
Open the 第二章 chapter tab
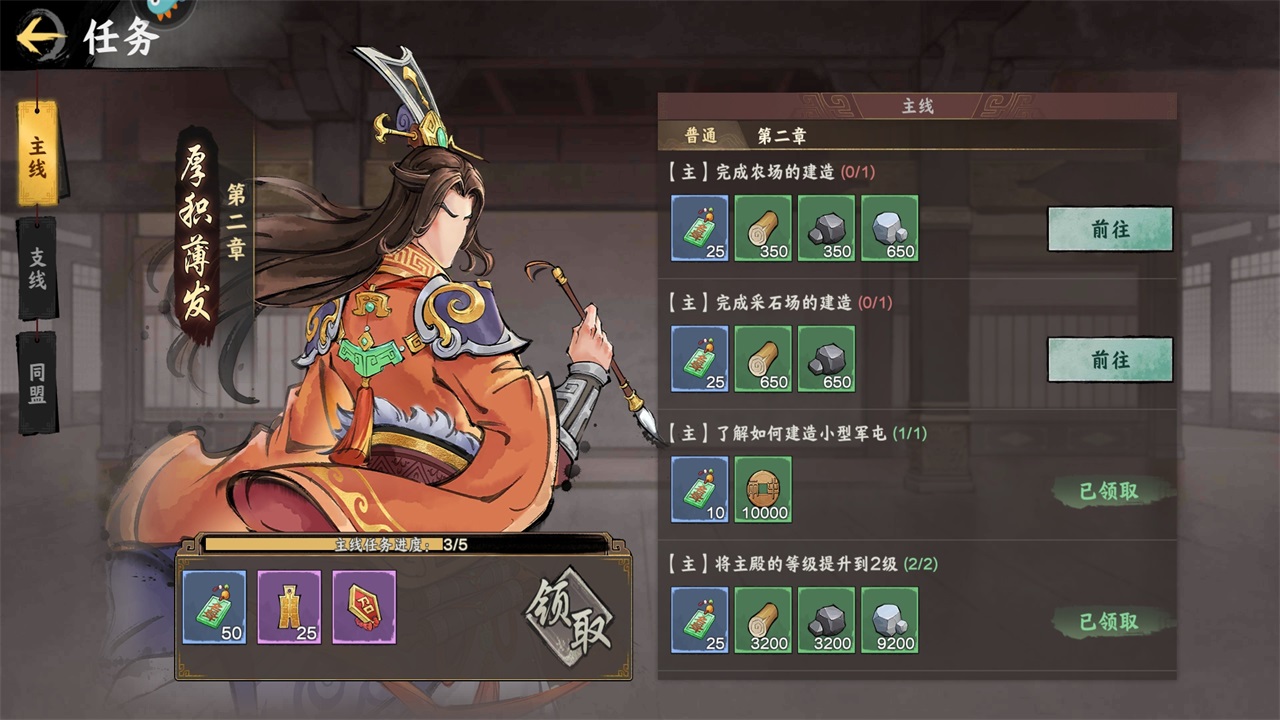pyautogui.click(x=782, y=136)
